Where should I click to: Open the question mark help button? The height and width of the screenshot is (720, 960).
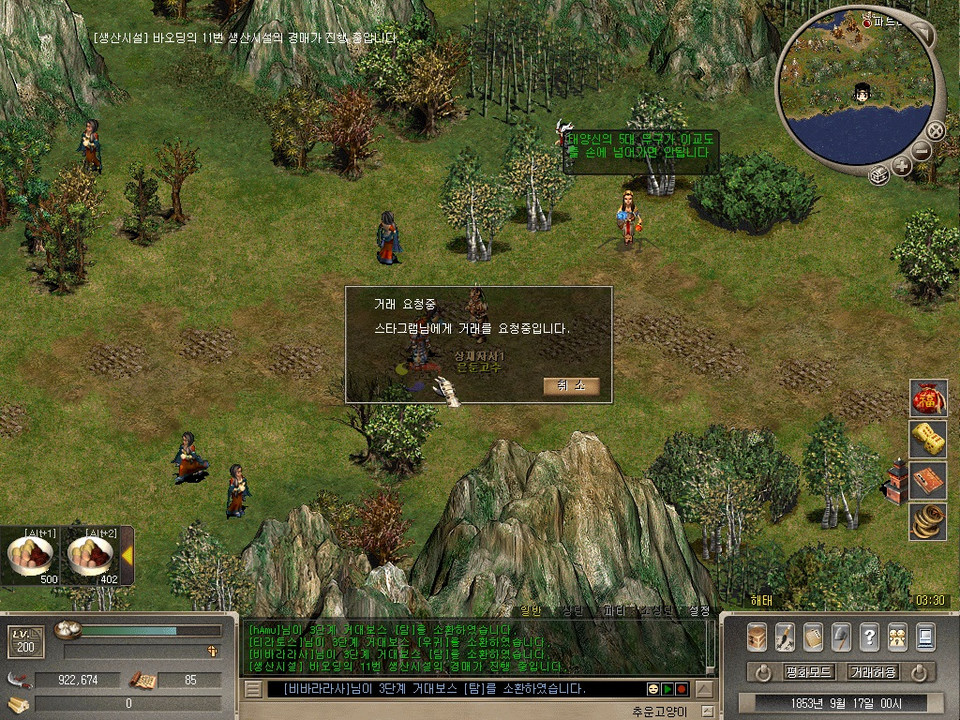coord(869,636)
